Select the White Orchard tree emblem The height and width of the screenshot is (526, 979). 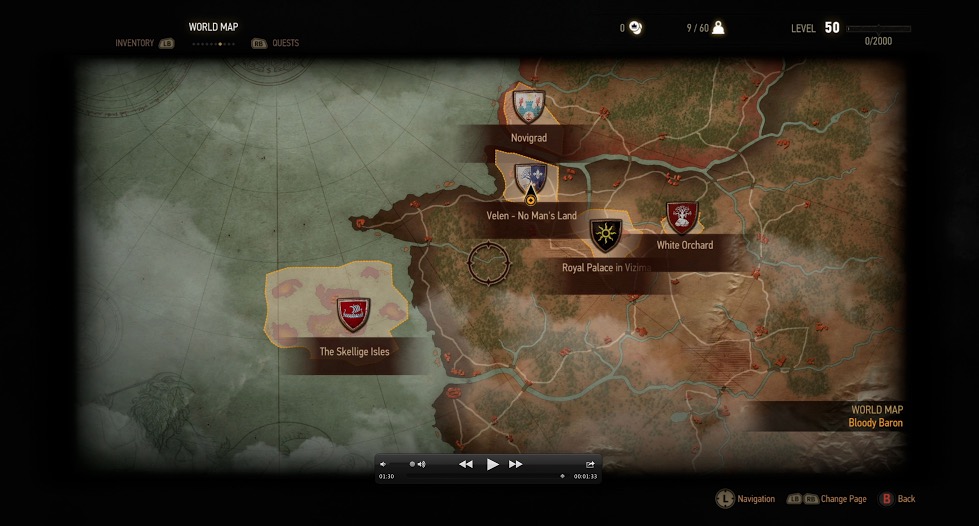[x=682, y=217]
